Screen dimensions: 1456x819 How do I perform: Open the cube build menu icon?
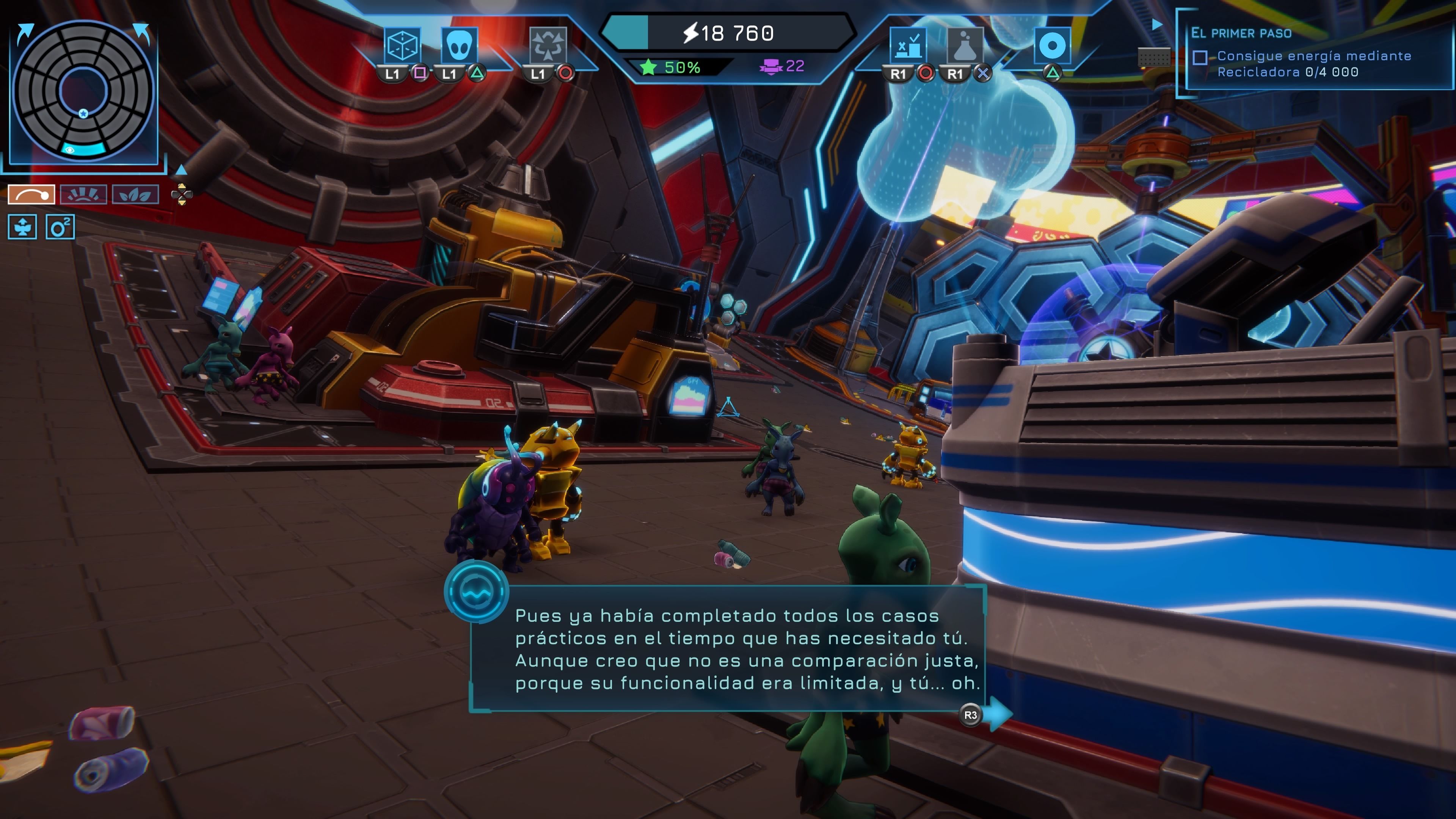[x=402, y=45]
